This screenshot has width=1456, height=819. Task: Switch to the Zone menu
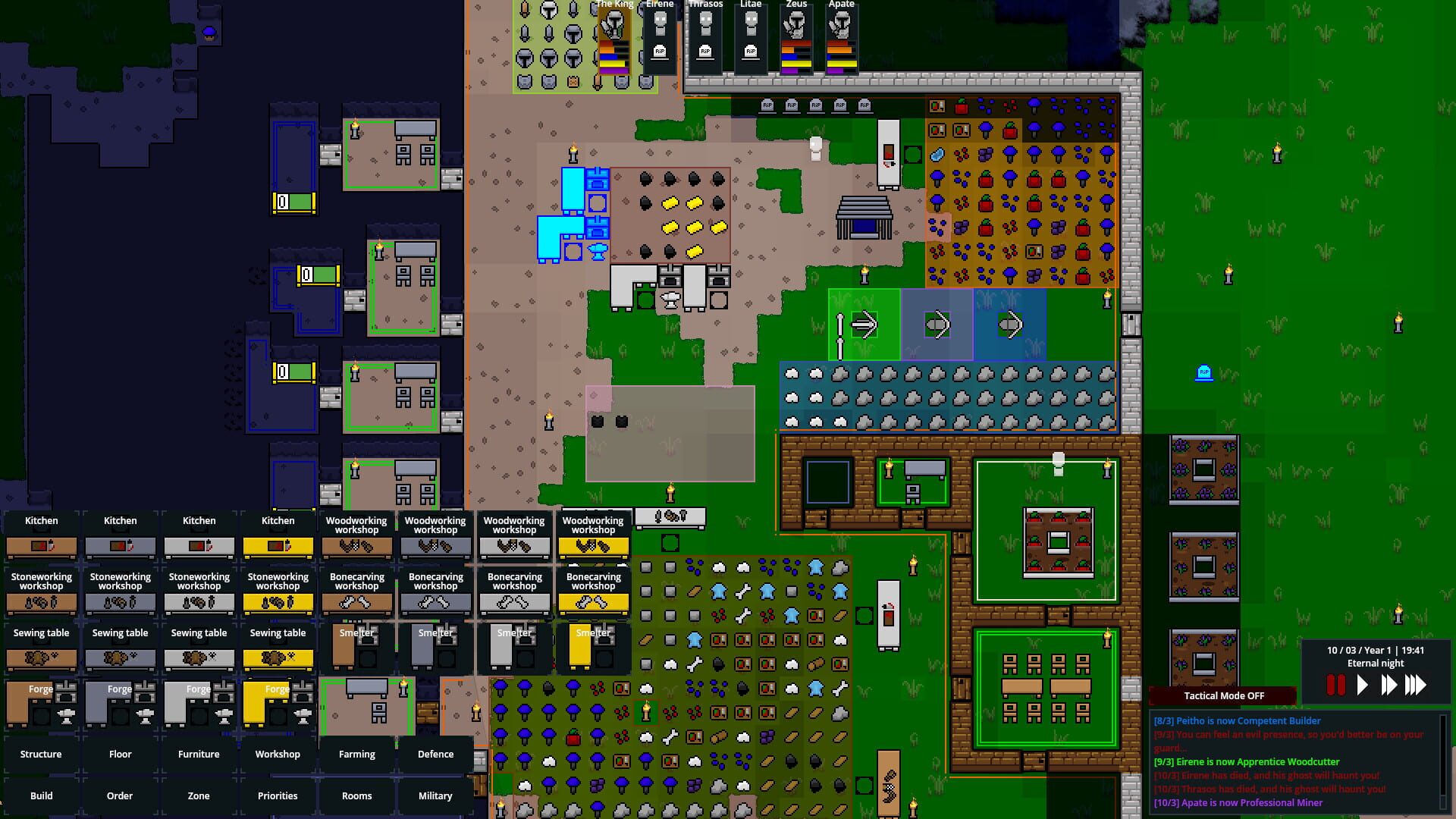pyautogui.click(x=198, y=795)
